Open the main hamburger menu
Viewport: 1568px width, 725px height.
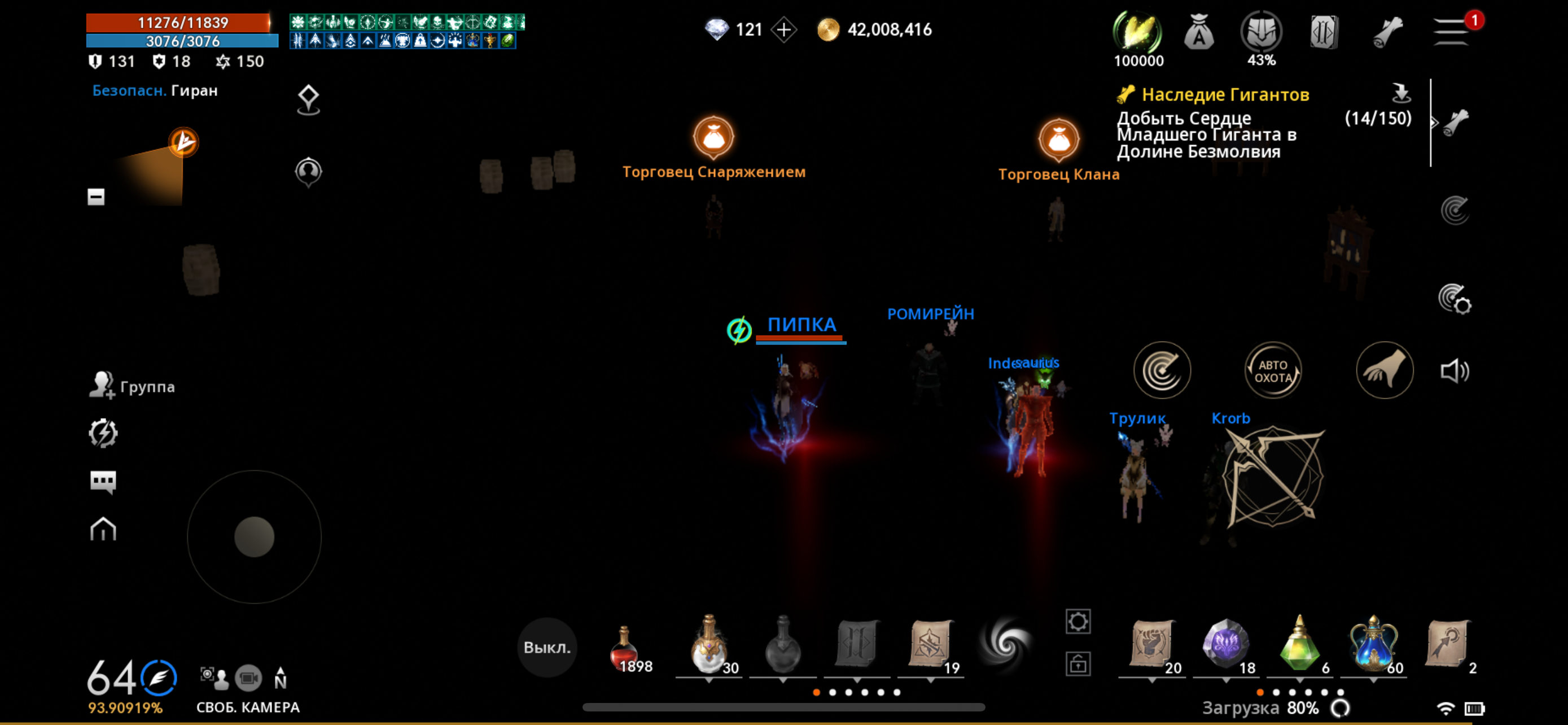click(x=1452, y=31)
